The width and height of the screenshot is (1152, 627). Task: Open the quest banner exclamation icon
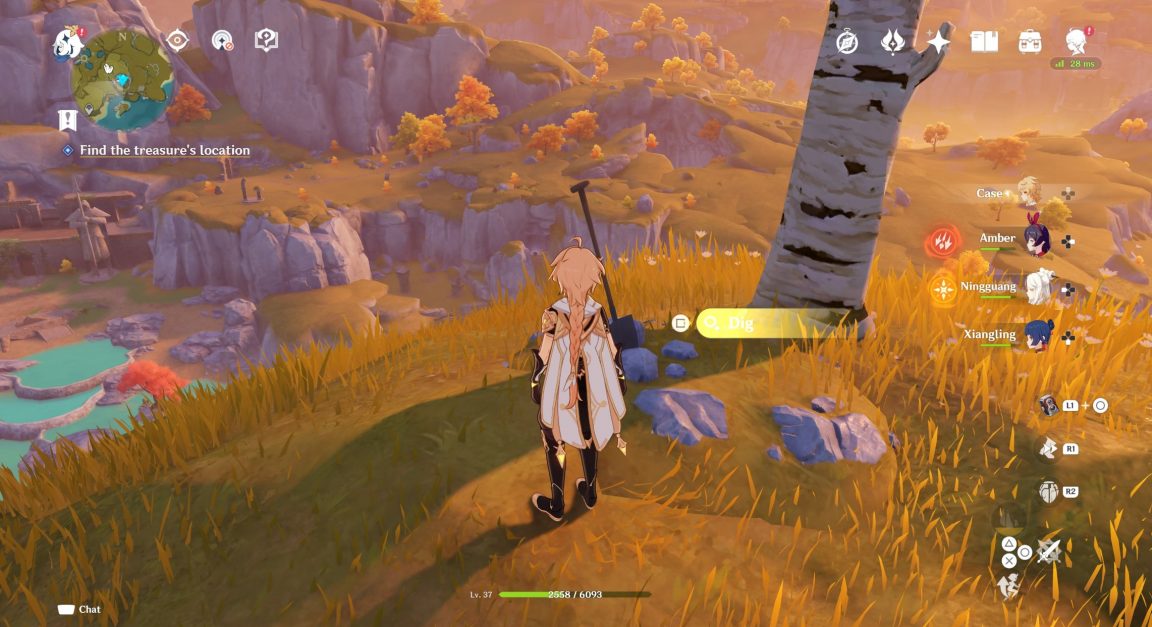point(67,121)
